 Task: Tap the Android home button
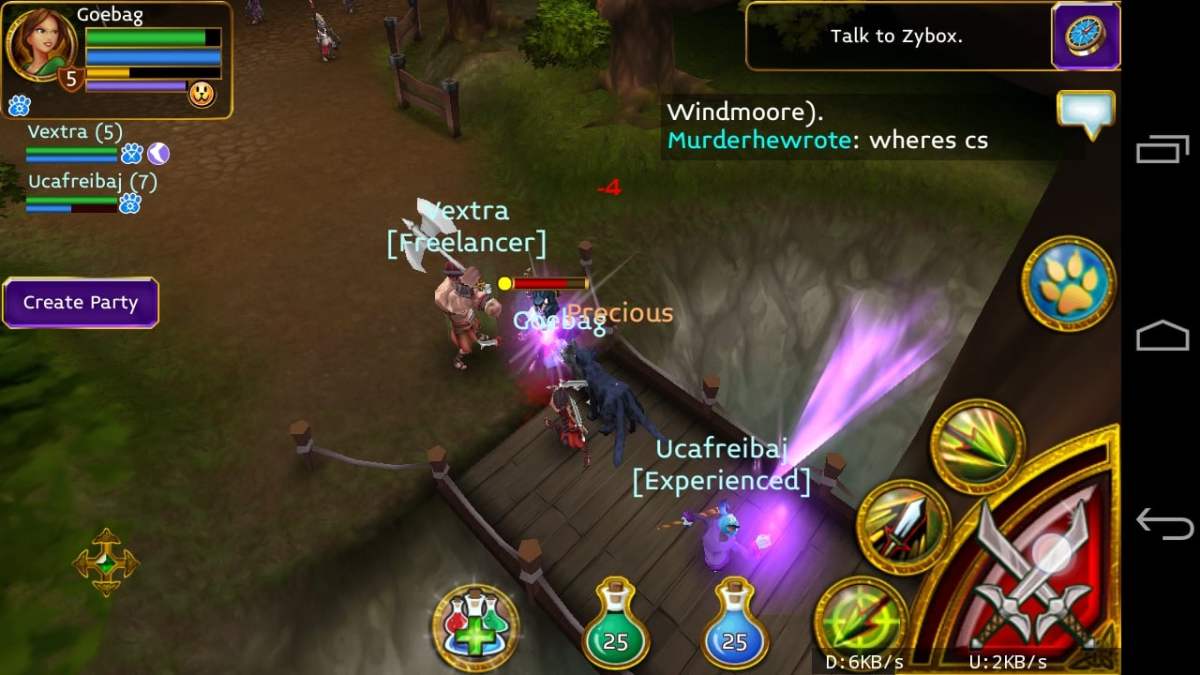click(x=1161, y=337)
